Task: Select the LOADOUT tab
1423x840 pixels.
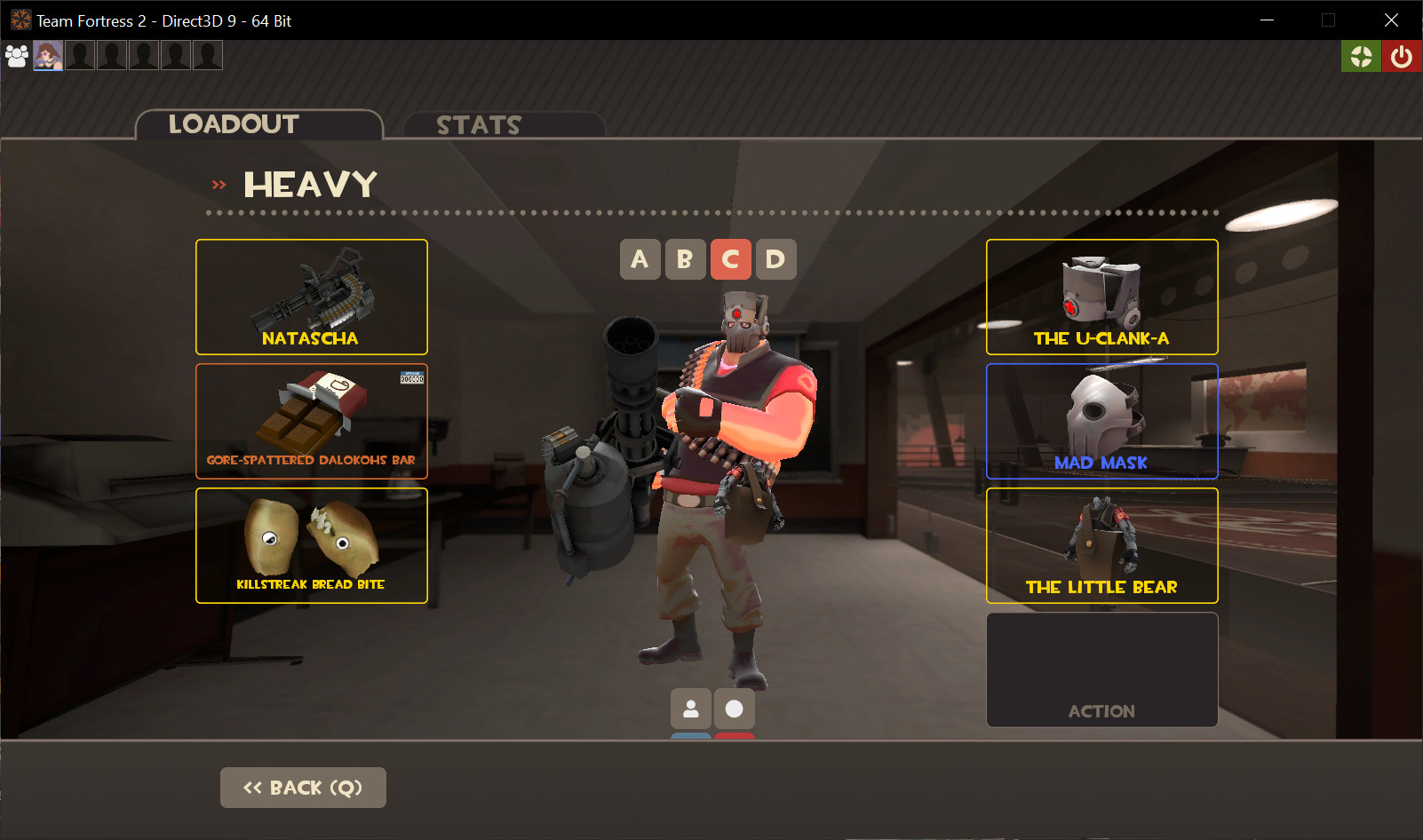Action: 235,124
